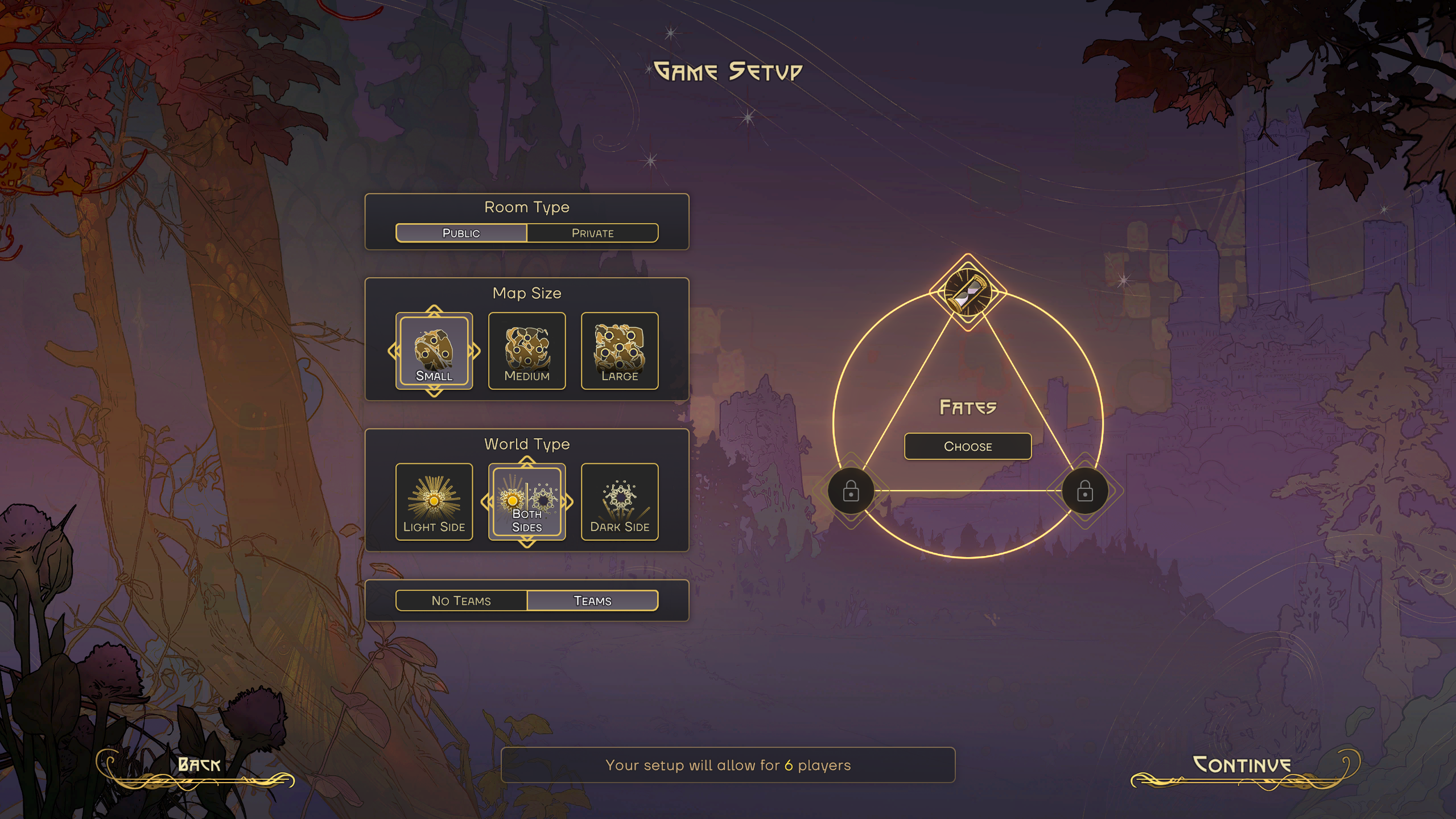Screen dimensions: 1456x819
Task: Click the left locked fate slot
Action: tap(851, 491)
